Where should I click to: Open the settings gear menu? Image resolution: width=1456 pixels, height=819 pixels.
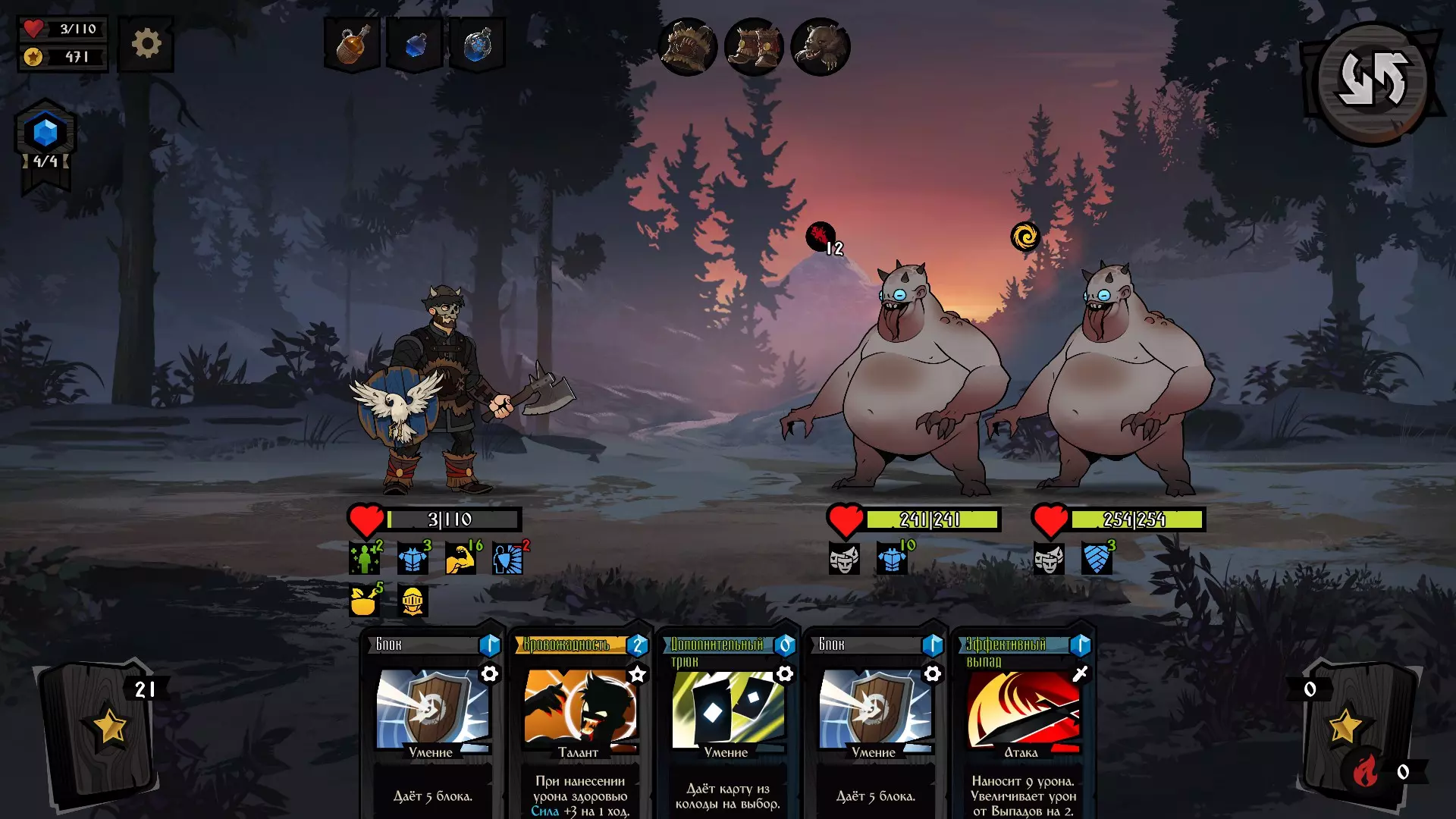(x=146, y=44)
